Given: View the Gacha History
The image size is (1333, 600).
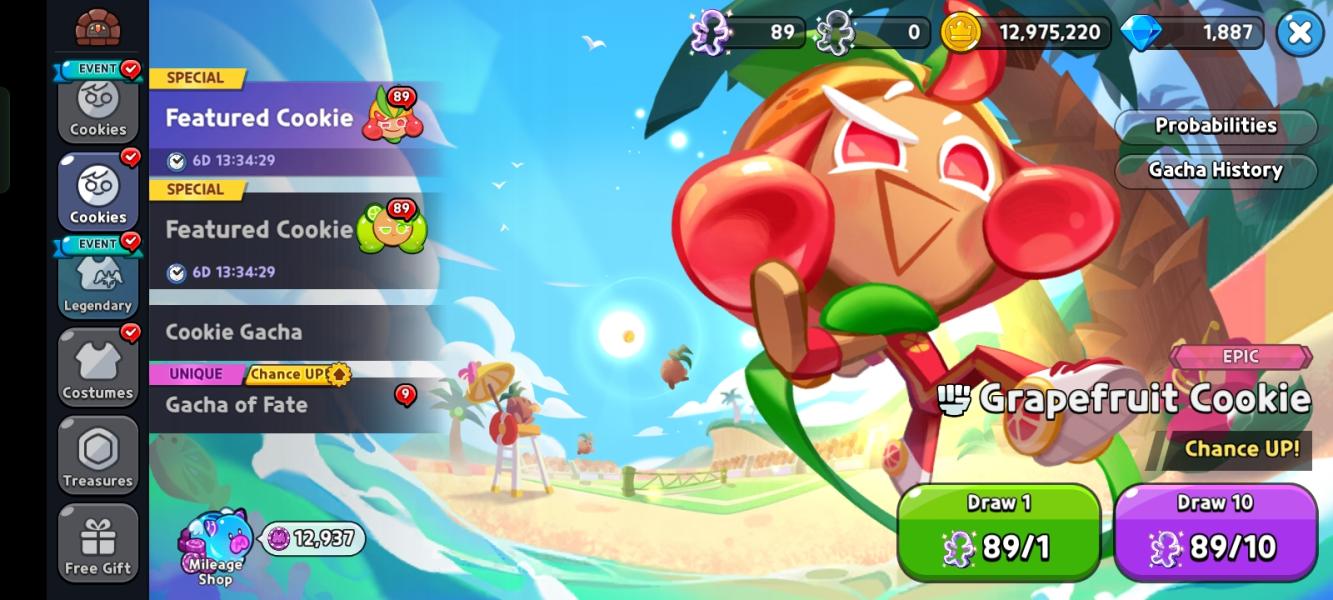Looking at the screenshot, I should 1215,170.
